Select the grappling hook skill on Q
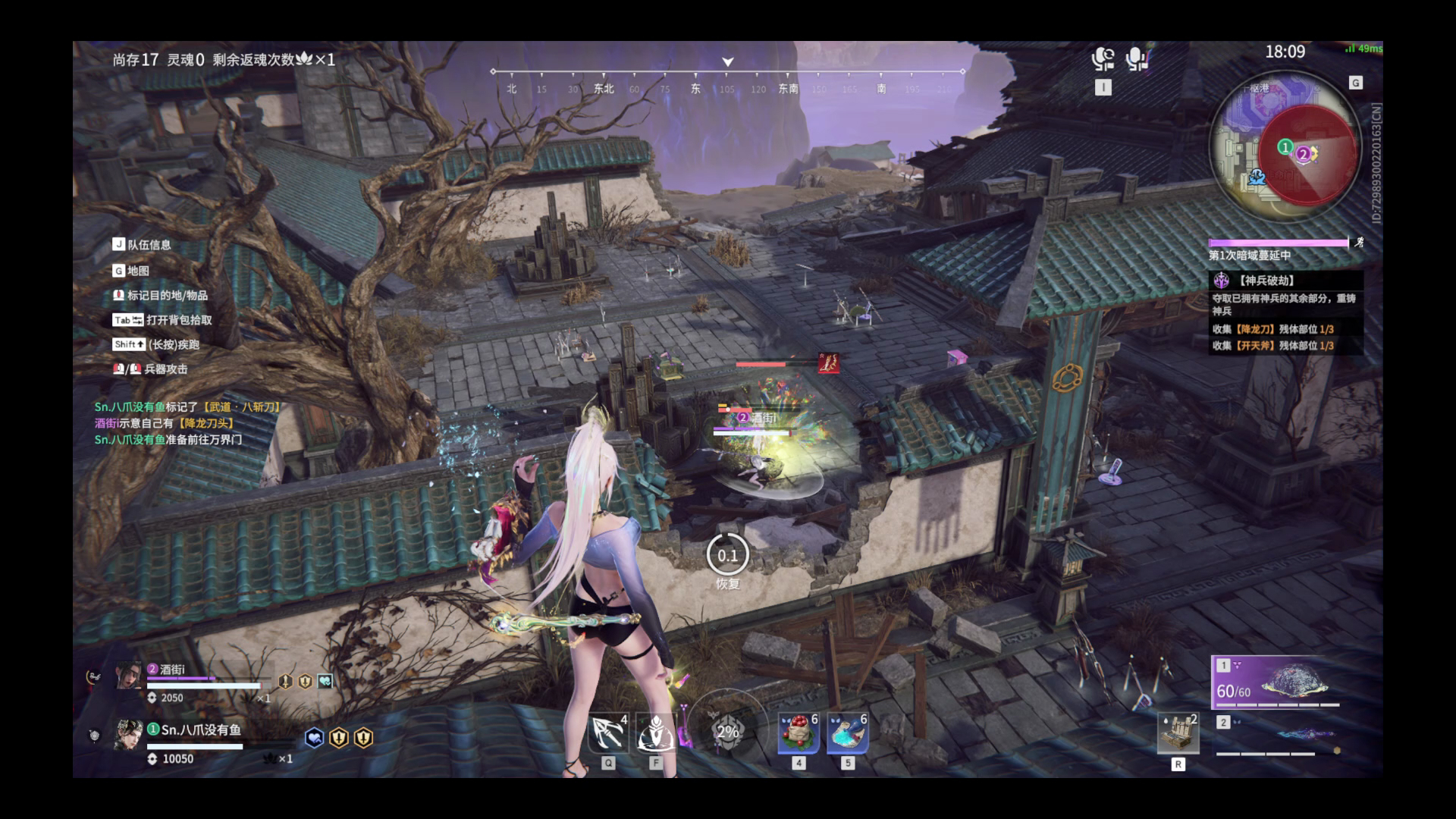The height and width of the screenshot is (819, 1456). [607, 734]
